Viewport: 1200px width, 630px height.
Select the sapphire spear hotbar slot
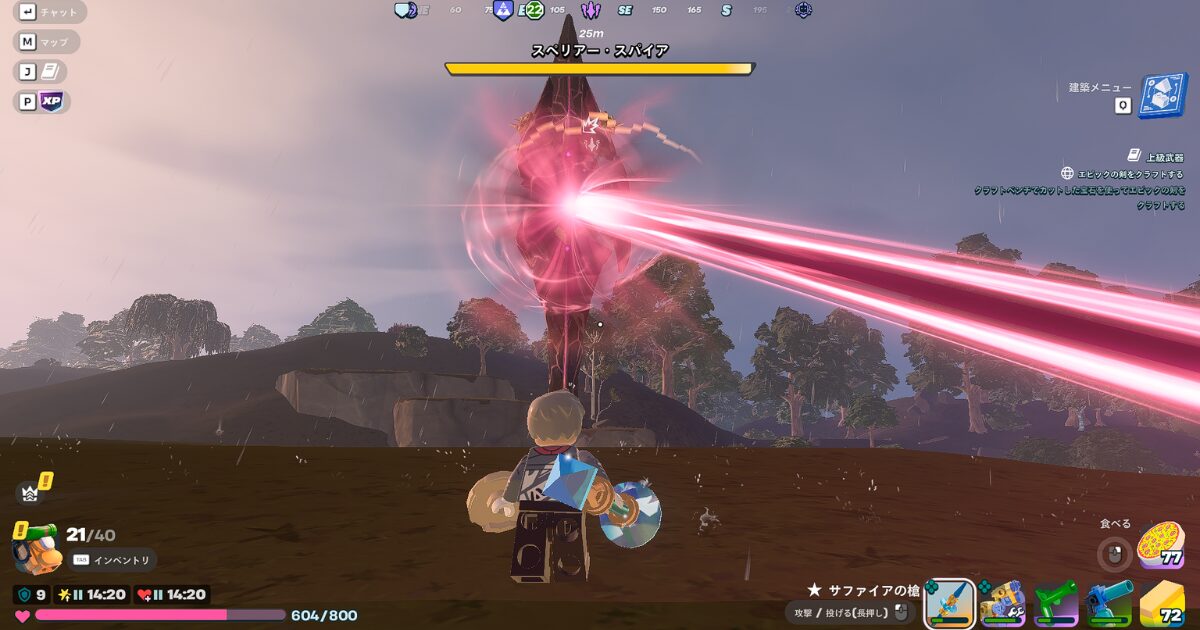pos(950,604)
